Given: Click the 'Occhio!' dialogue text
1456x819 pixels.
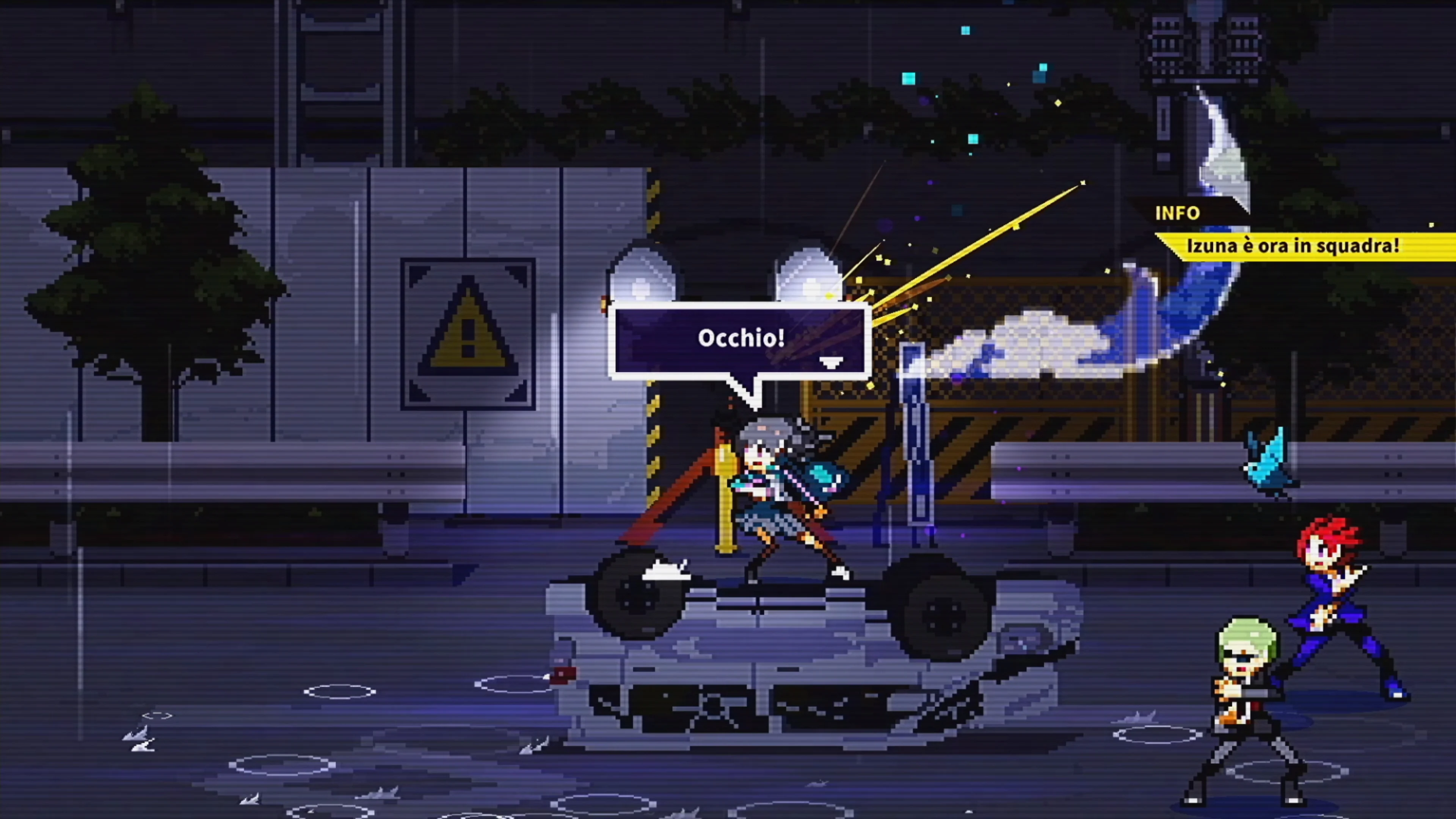Looking at the screenshot, I should 741,337.
